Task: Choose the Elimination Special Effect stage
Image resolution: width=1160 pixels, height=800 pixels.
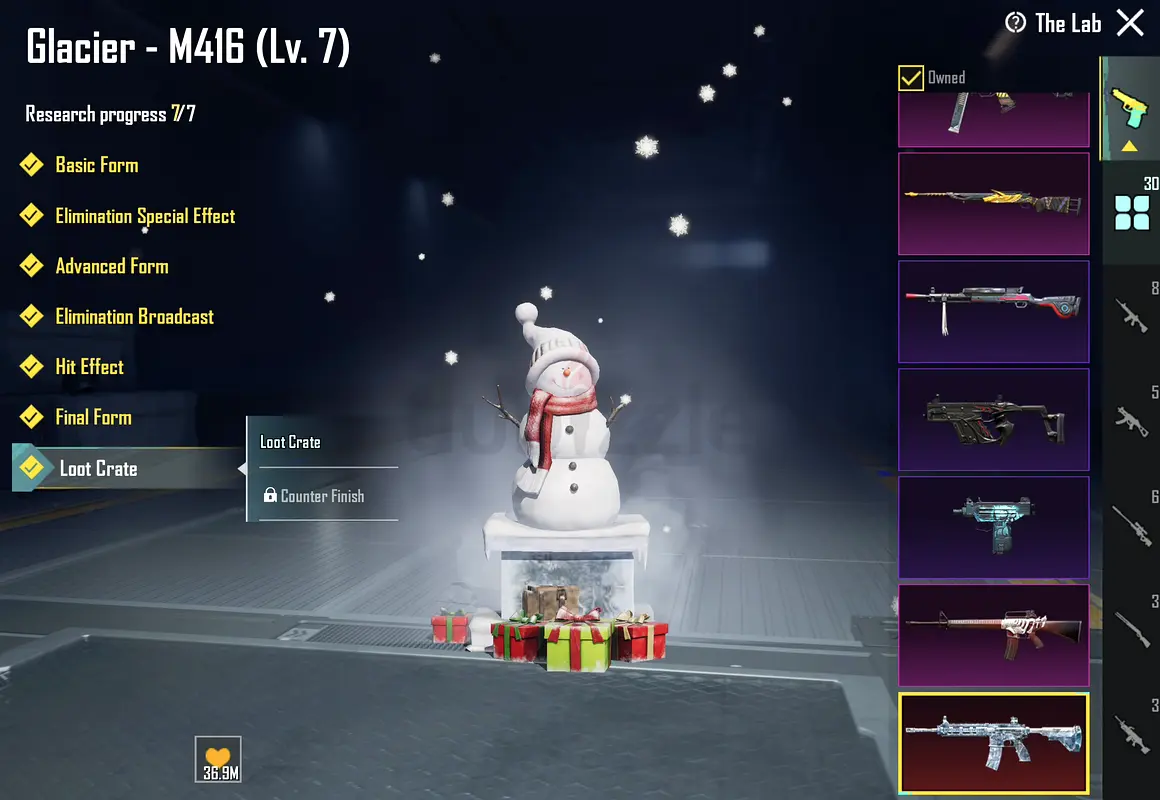Action: click(145, 216)
